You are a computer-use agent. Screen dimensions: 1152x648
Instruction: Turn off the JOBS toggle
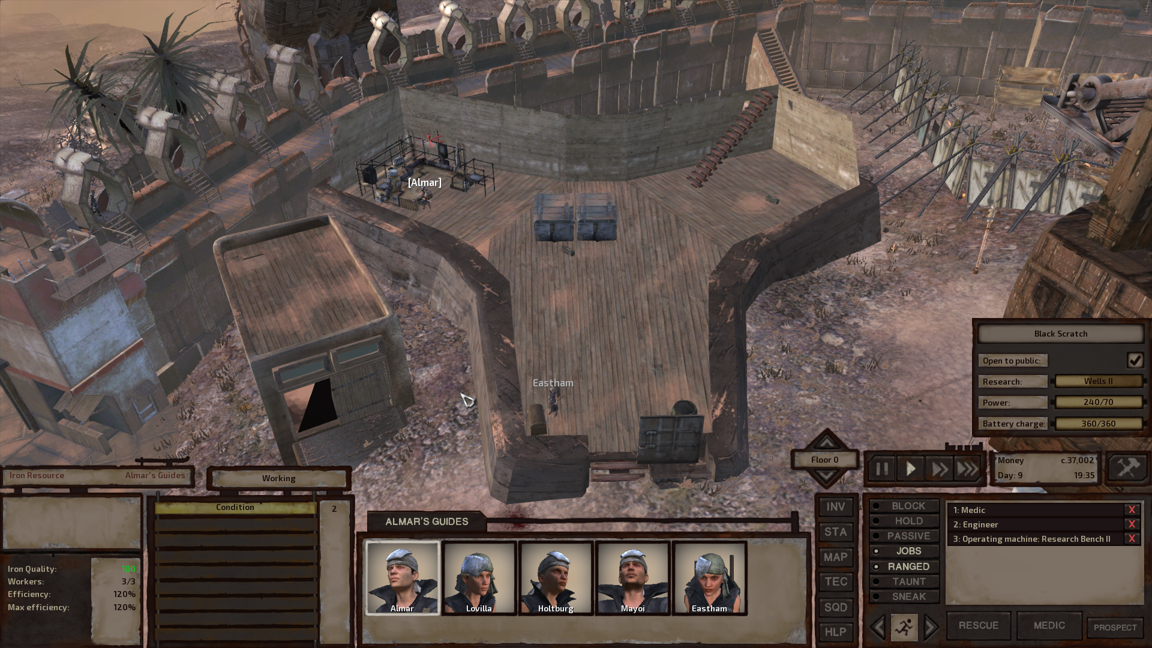(x=903, y=551)
